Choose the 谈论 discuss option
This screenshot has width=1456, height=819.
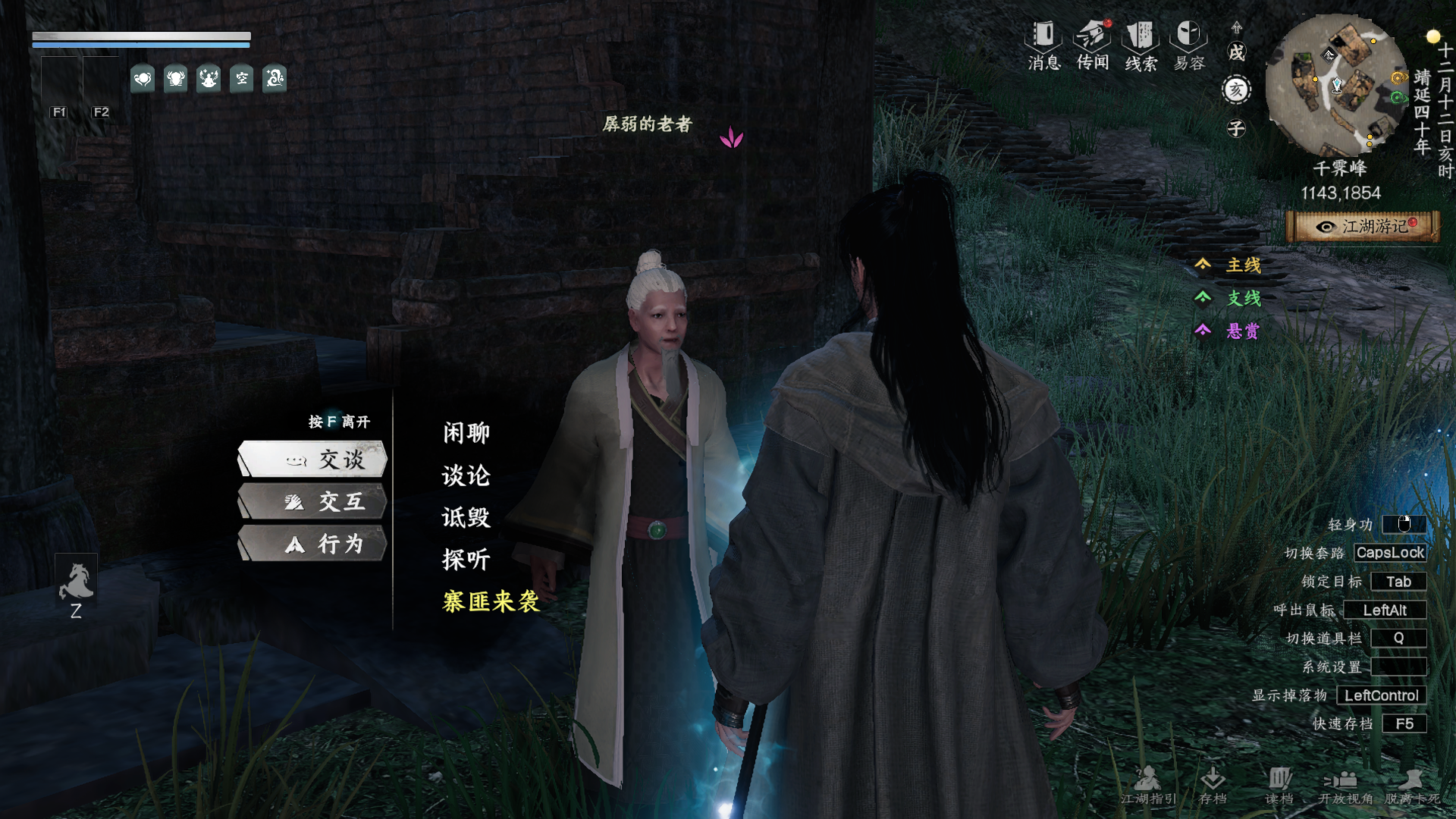point(466,475)
